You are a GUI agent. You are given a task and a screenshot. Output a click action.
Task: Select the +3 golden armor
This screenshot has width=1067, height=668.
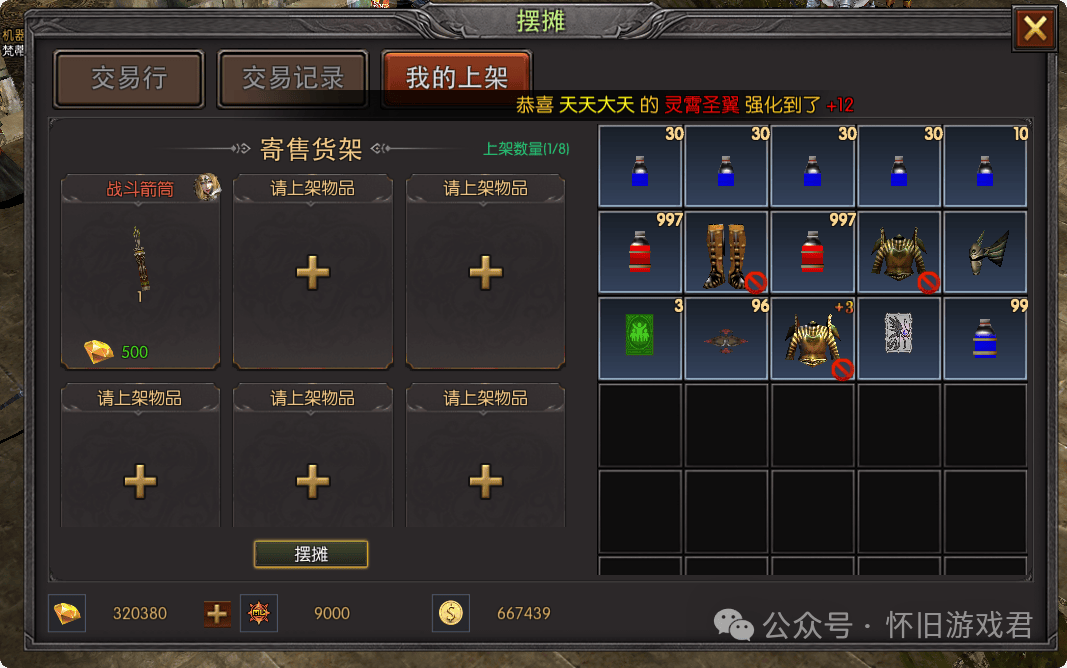pyautogui.click(x=812, y=338)
